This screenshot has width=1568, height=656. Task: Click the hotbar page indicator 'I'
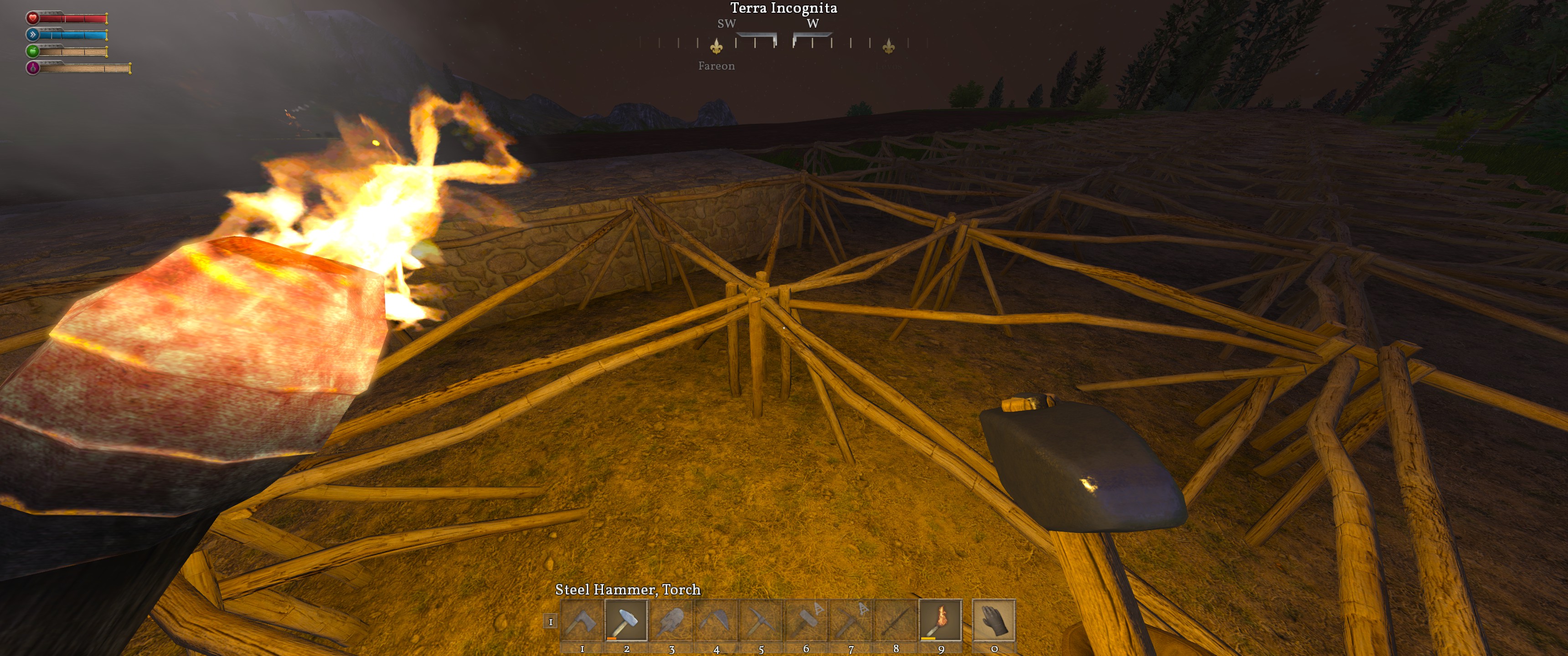point(550,621)
